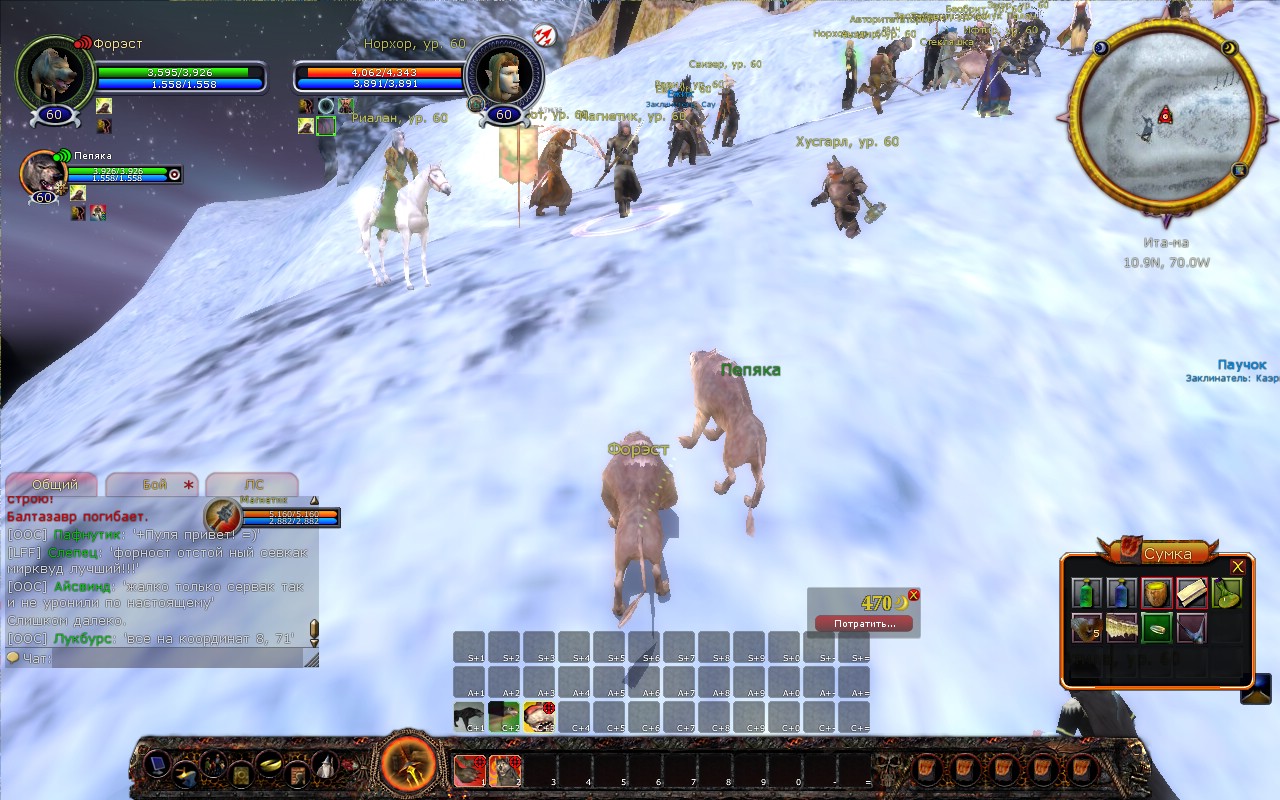Click the Потратить button
Image resolution: width=1280 pixels, height=800 pixels.
pos(863,623)
